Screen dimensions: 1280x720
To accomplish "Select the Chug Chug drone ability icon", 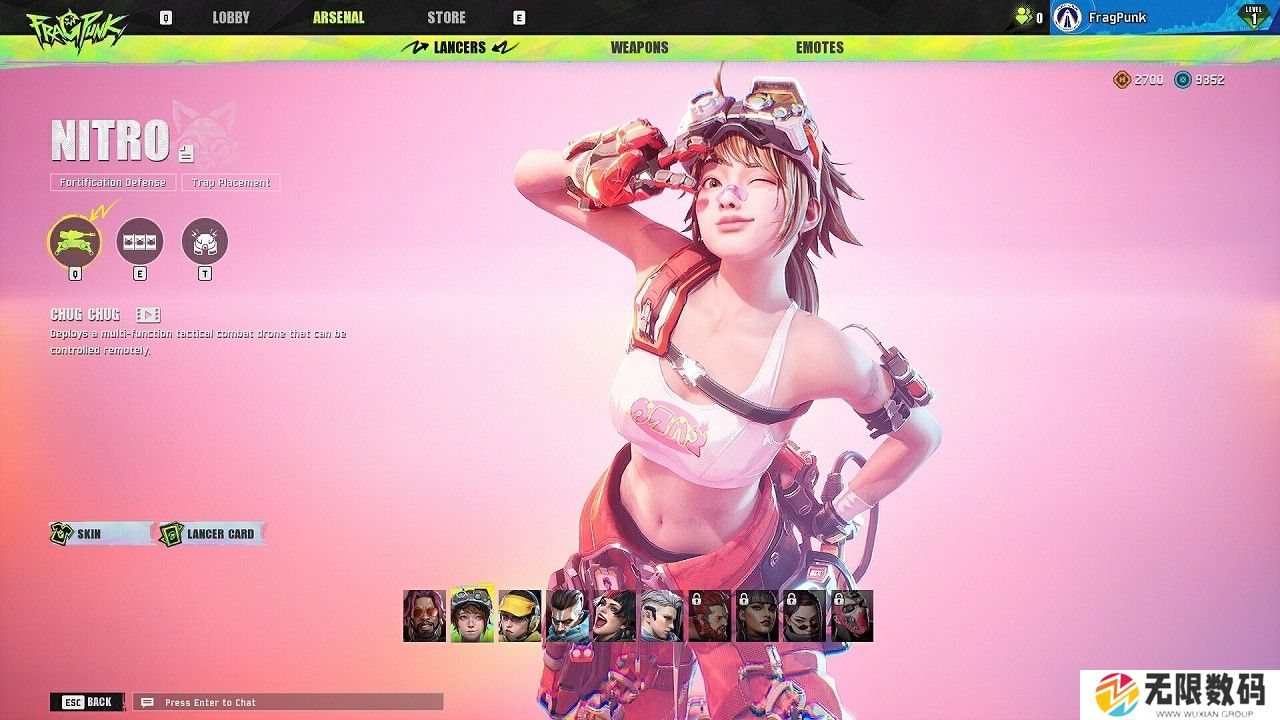I will [x=75, y=241].
